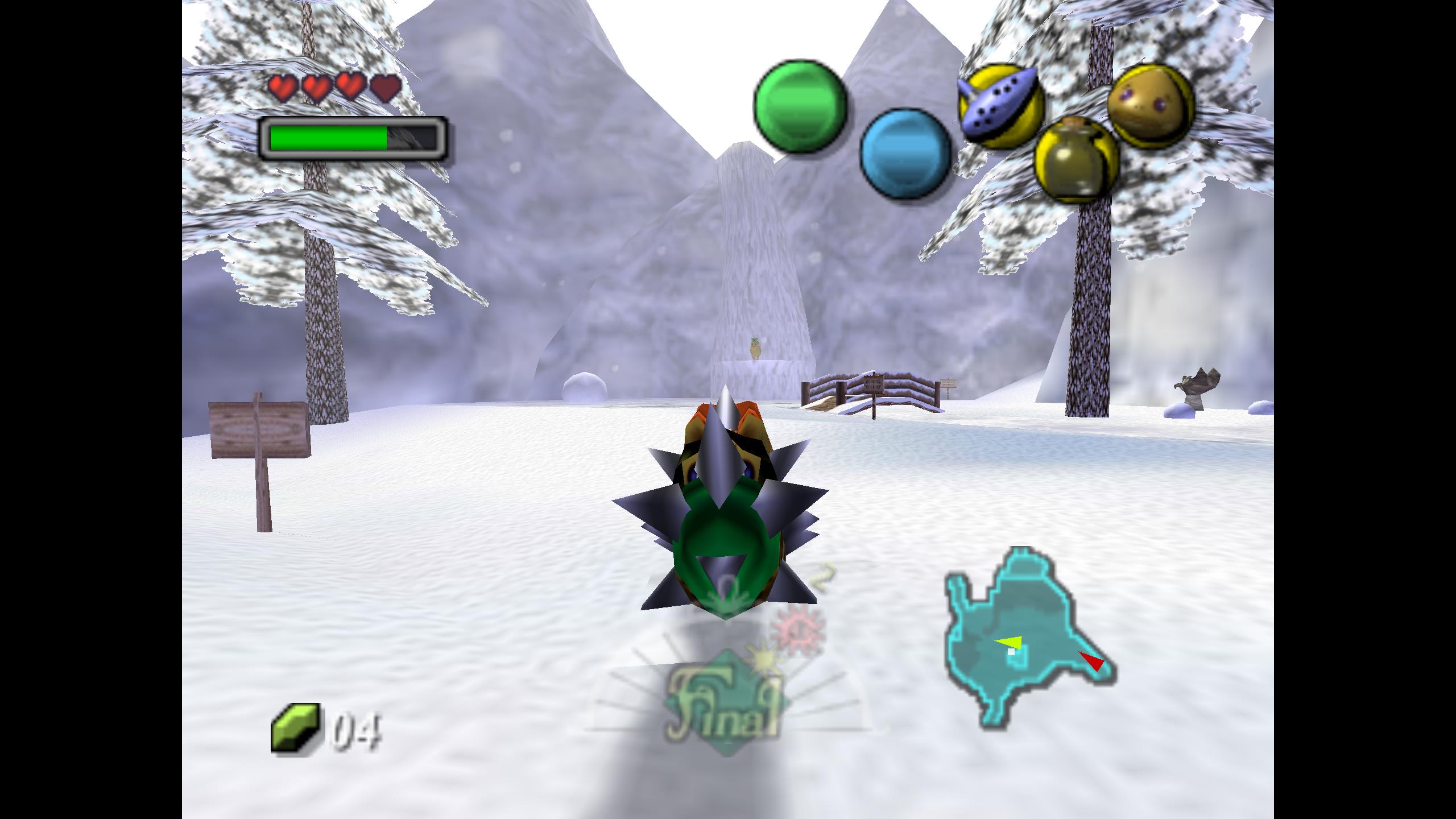1456x819 pixels.
Task: Click the yellow player arrow on minimap
Action: point(1010,643)
